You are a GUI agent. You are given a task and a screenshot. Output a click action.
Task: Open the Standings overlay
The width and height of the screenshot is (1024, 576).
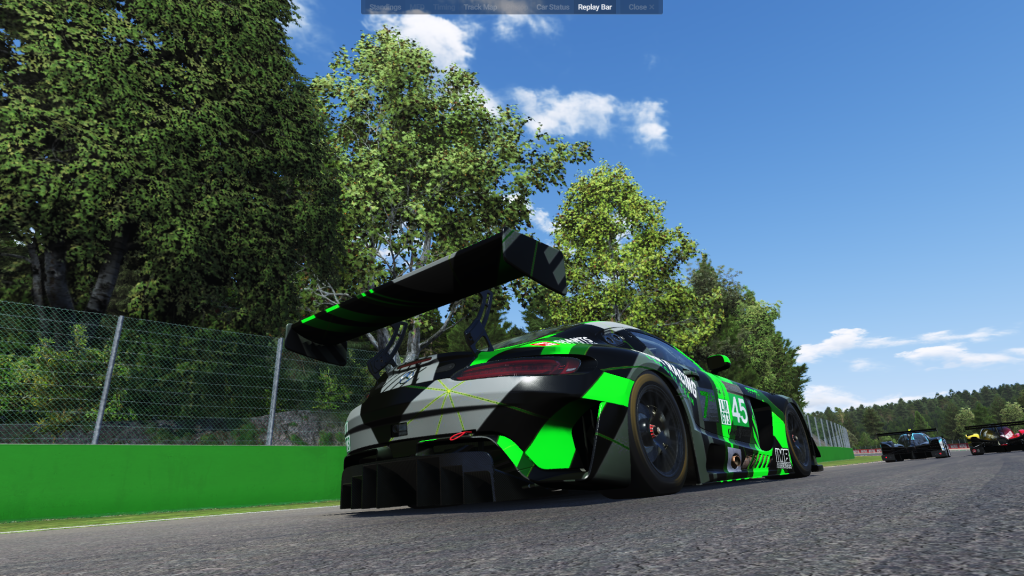click(385, 7)
